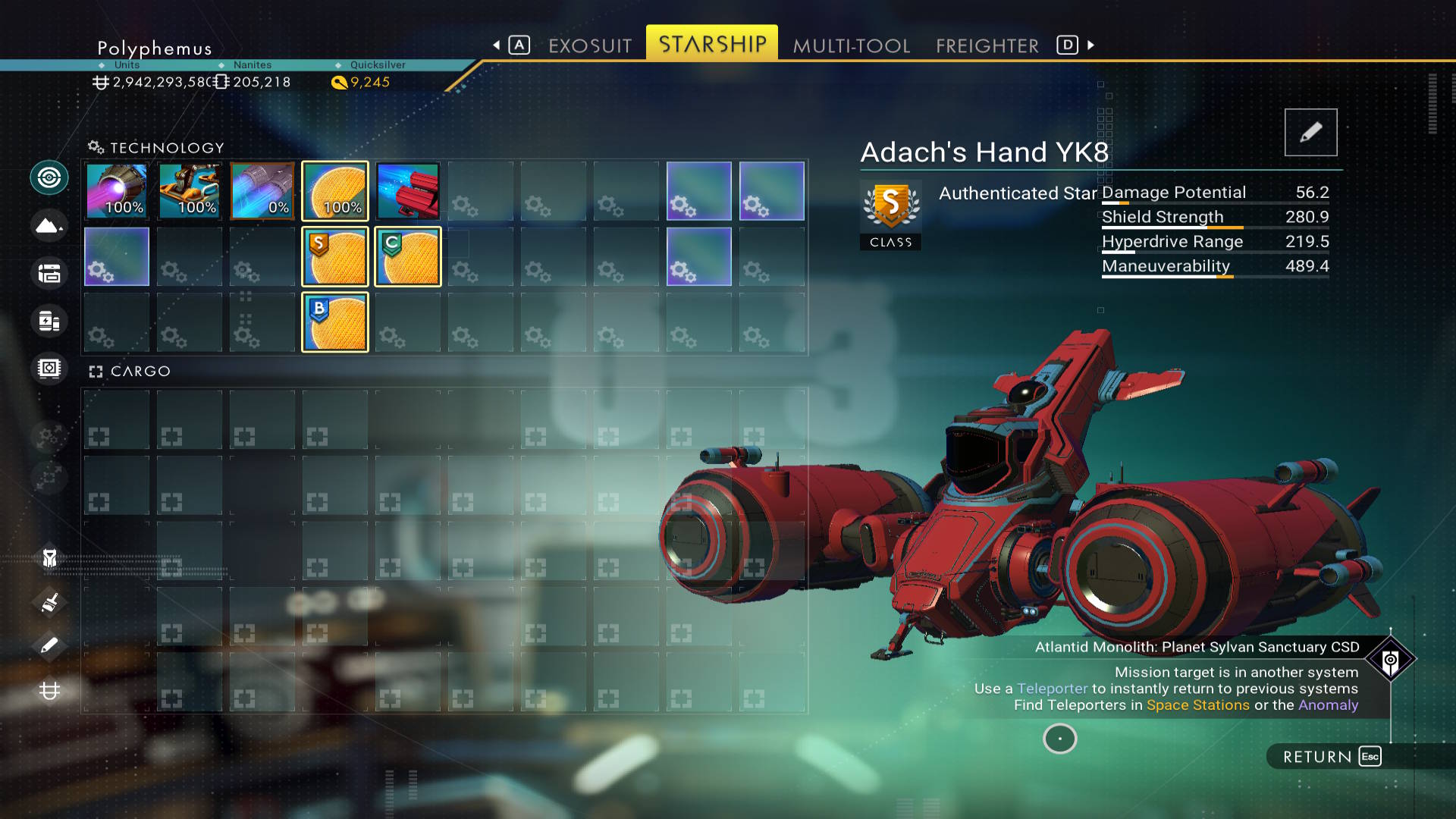Select the launch thruster technology slot
The height and width of the screenshot is (819, 1456).
click(x=190, y=191)
